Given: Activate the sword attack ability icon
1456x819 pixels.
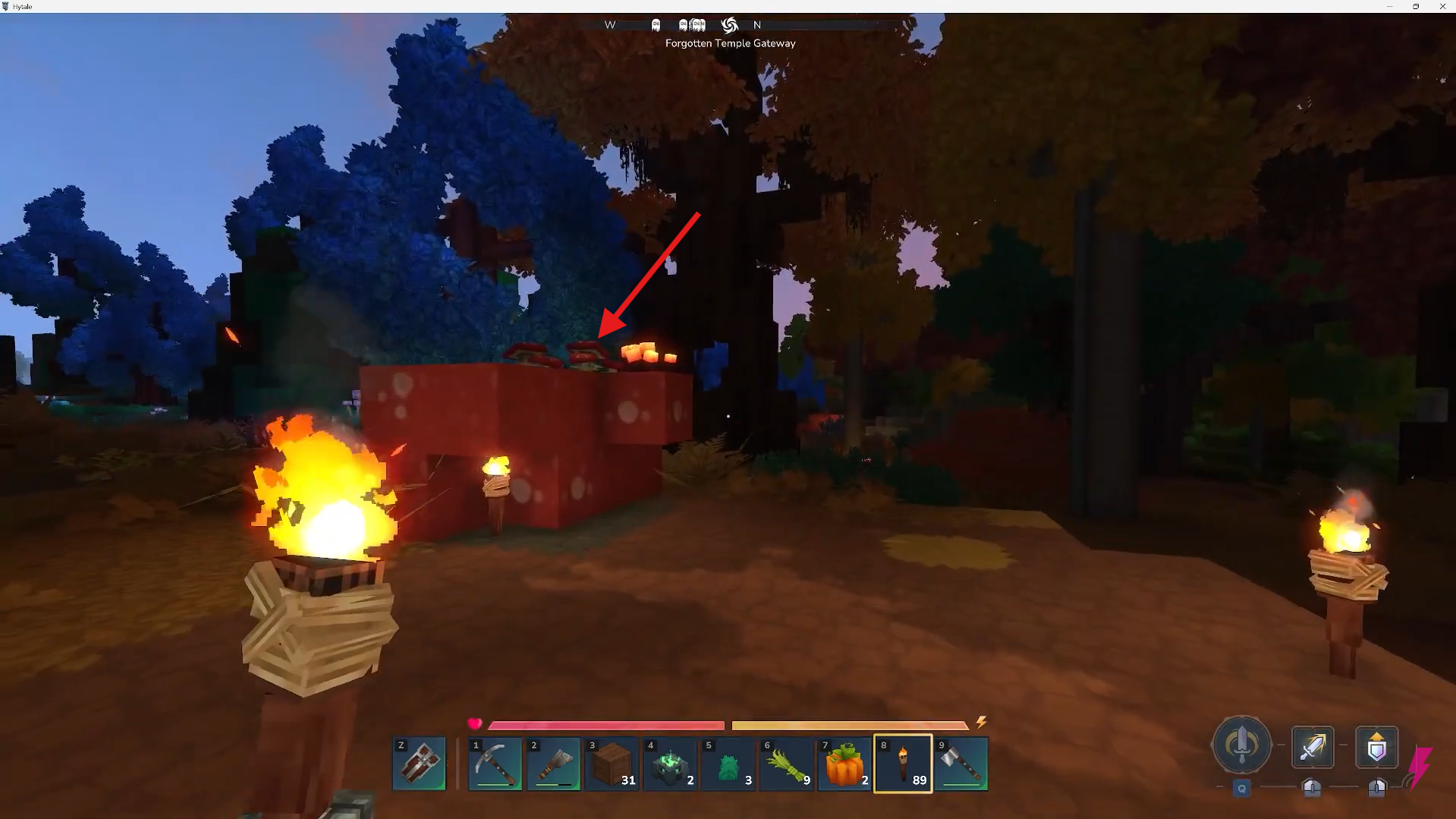Looking at the screenshot, I should (x=1313, y=748).
